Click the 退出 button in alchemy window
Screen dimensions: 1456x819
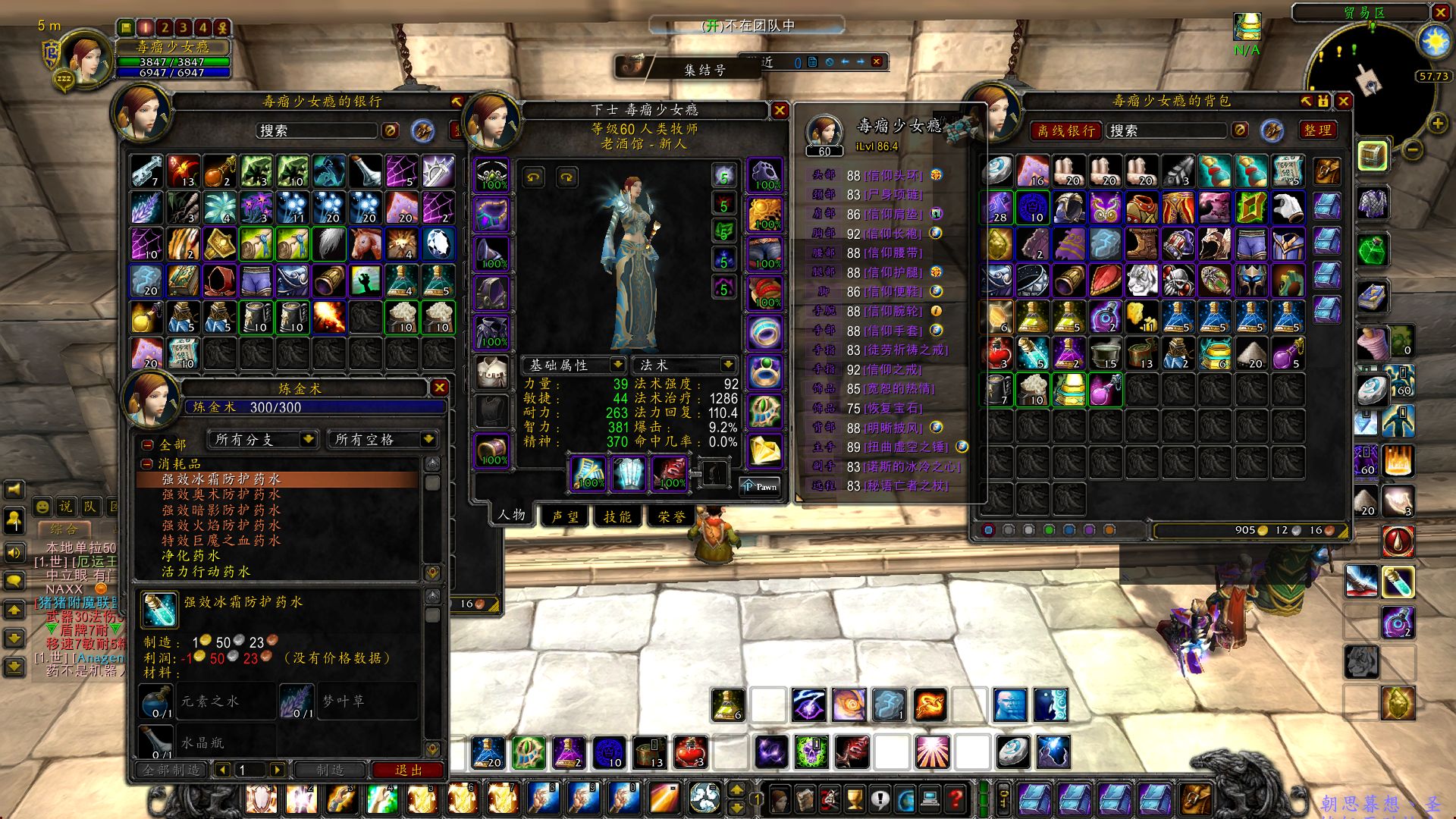(408, 770)
